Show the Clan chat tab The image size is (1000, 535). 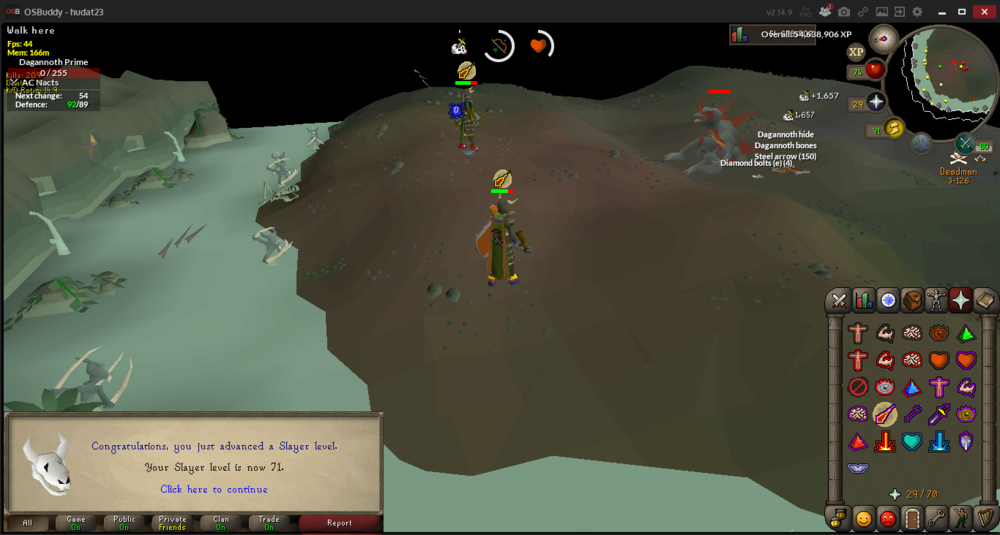[x=220, y=522]
